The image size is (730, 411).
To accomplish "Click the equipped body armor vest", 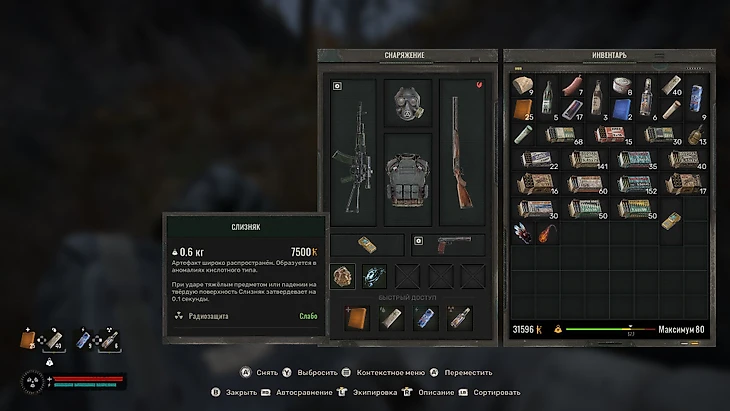I will [x=408, y=180].
